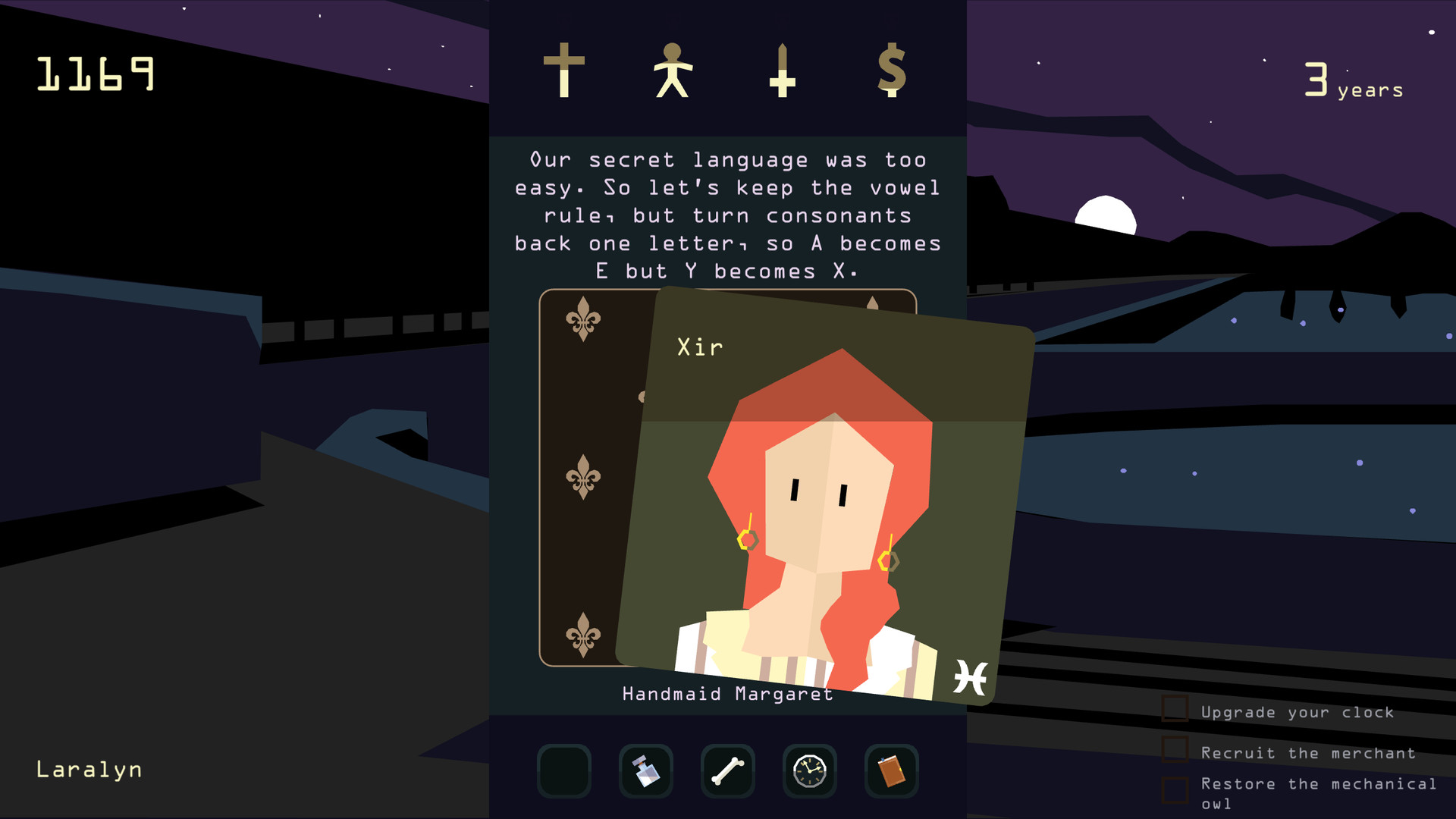Click the queen name Laralyn
The height and width of the screenshot is (819, 1456).
89,769
